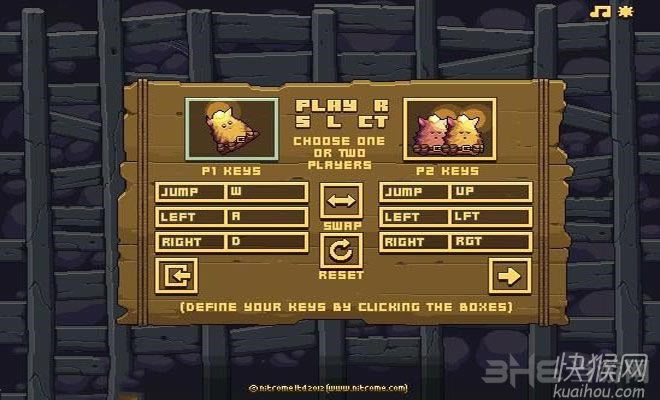Screen dimensions: 660x400
Task: Toggle the sound effects icon
Action: pyautogui.click(x=627, y=12)
